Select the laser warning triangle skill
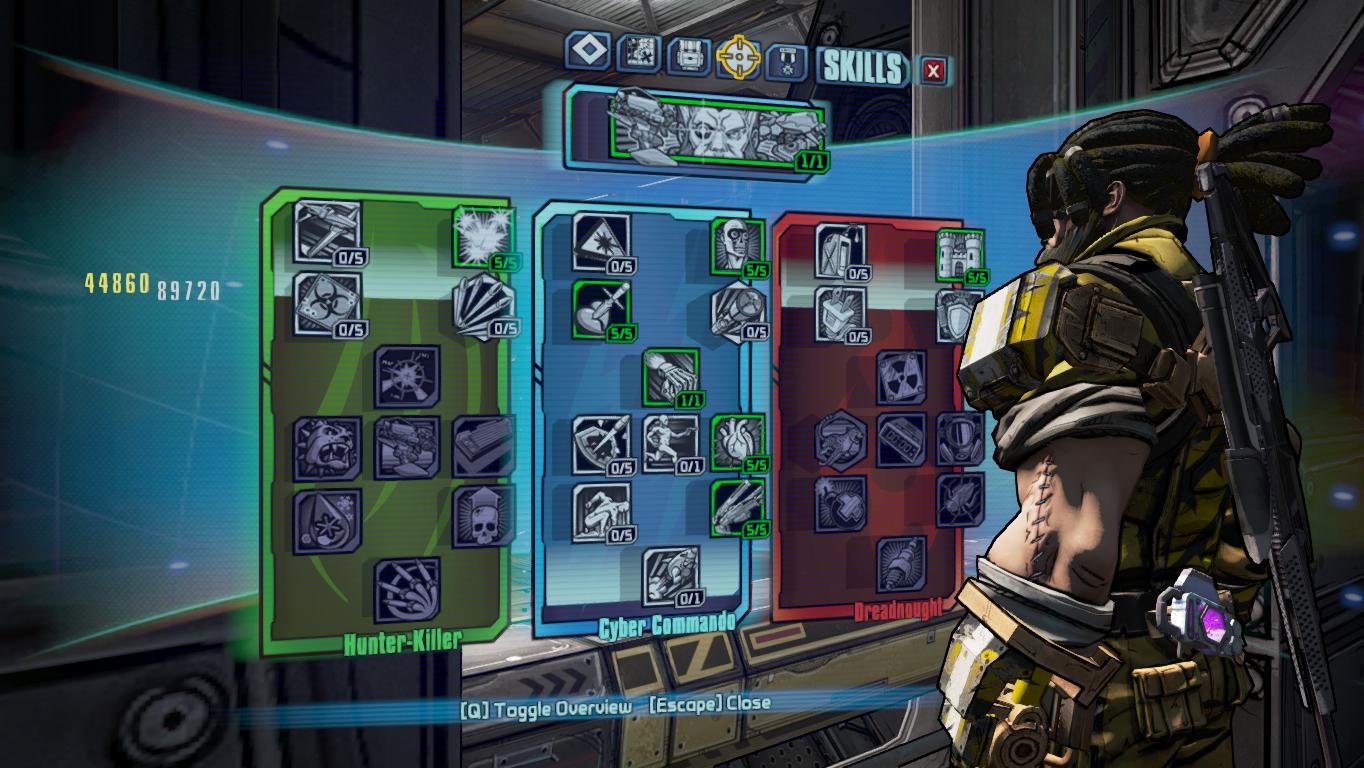1364x768 pixels. point(602,242)
